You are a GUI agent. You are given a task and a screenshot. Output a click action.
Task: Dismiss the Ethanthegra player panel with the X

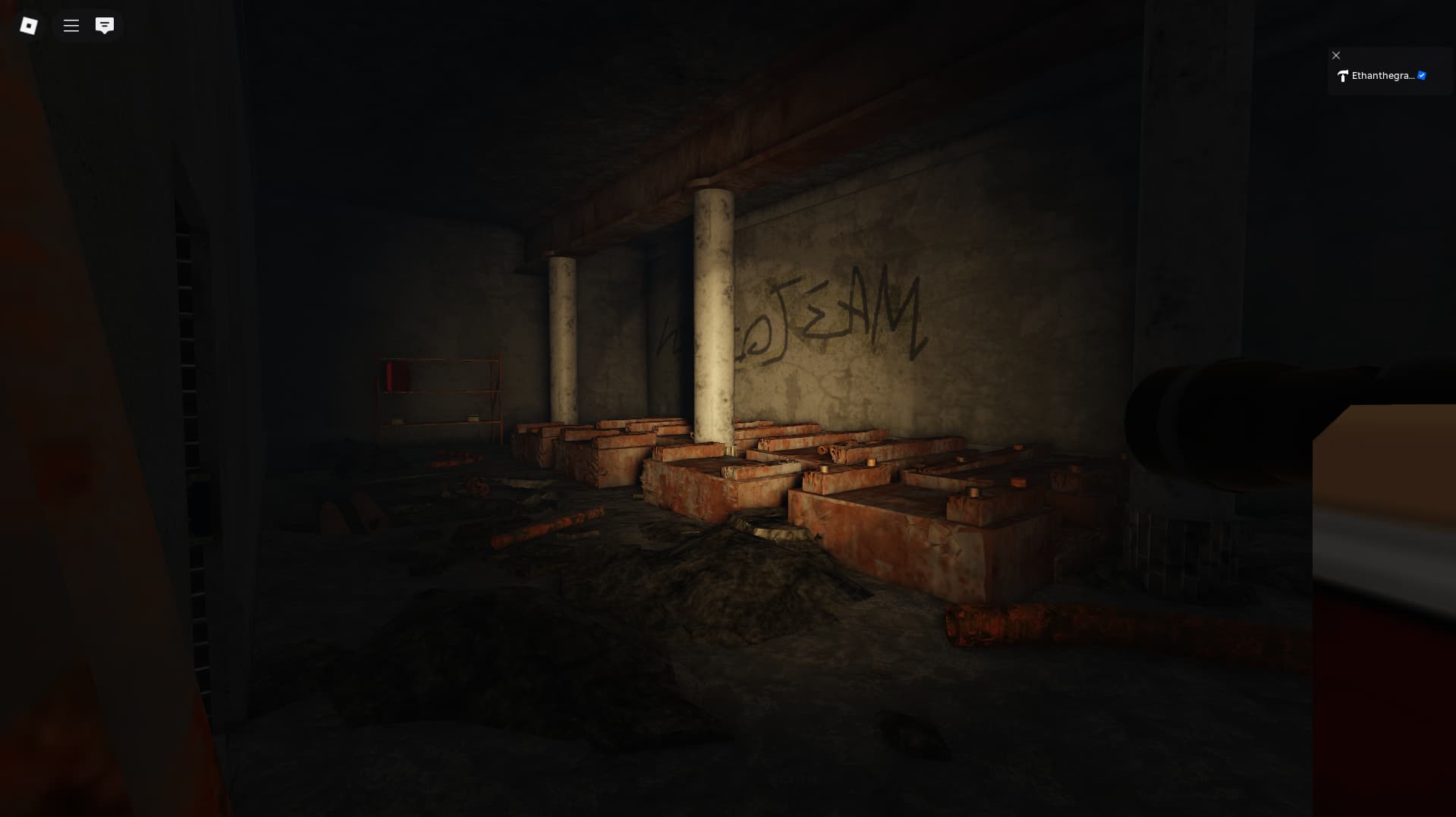point(1336,55)
